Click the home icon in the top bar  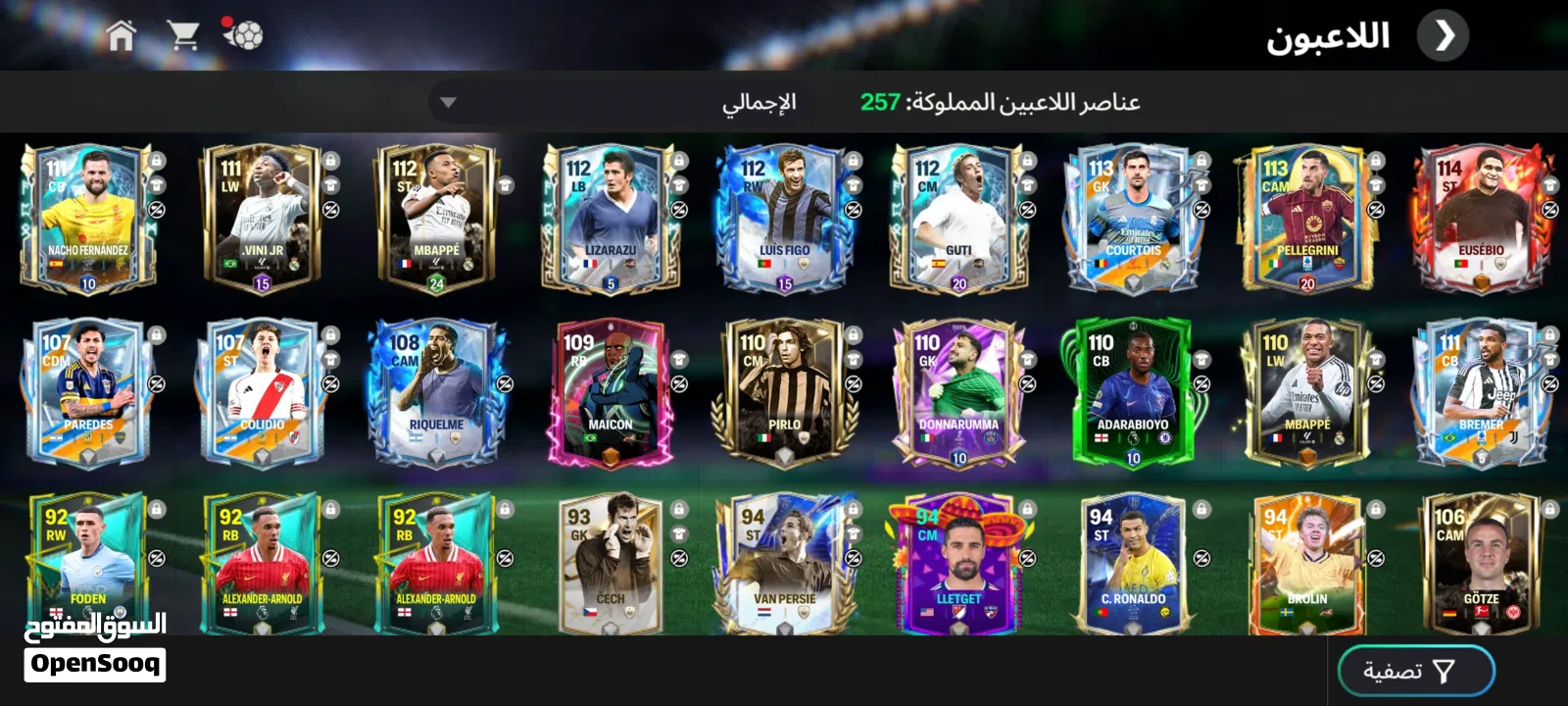122,33
